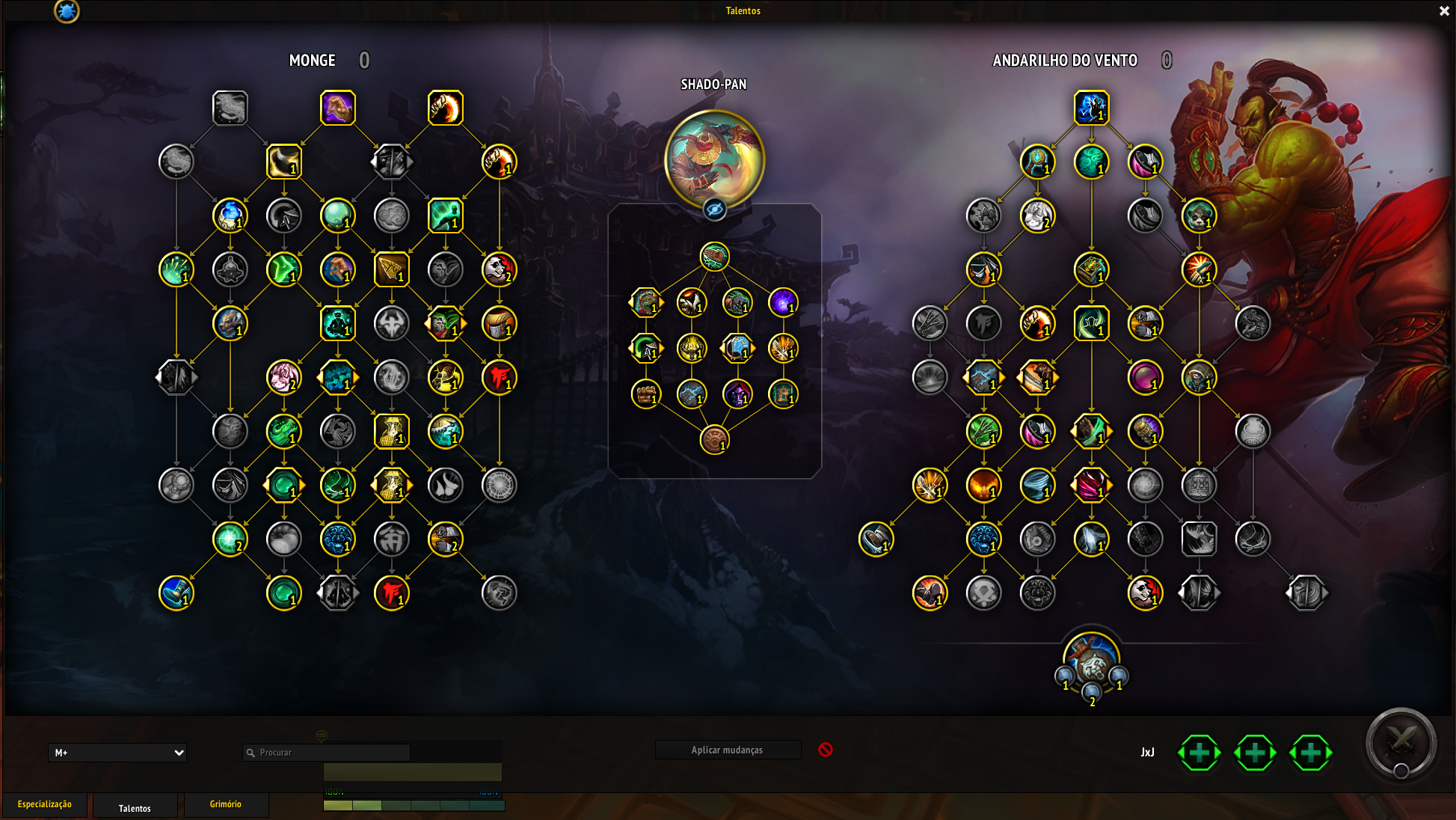This screenshot has height=820, width=1456.
Task: Close the Talentos window
Action: click(1444, 11)
